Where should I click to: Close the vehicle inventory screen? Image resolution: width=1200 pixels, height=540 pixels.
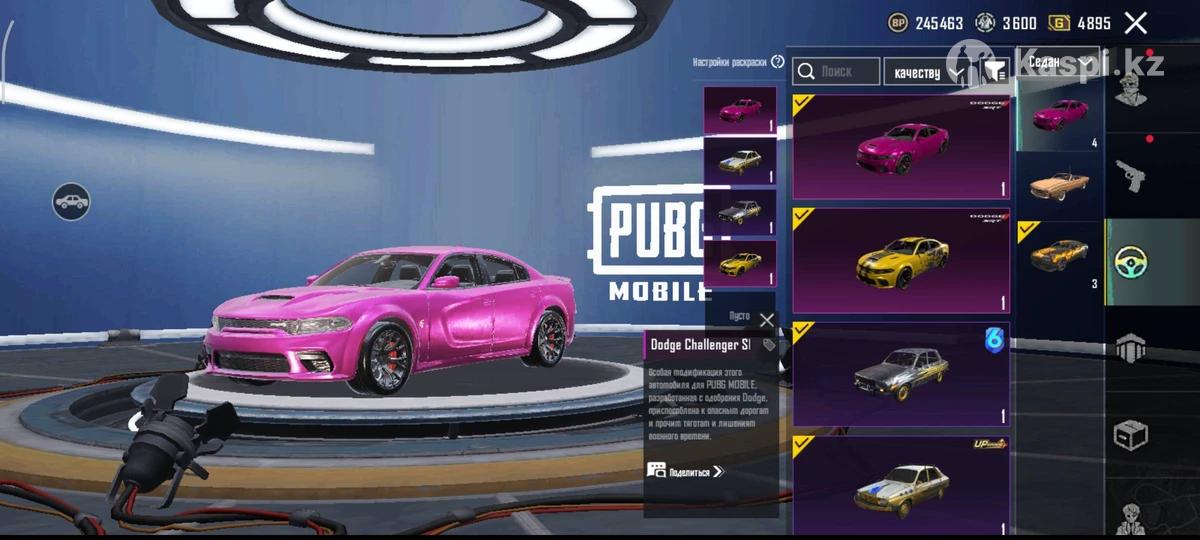click(x=1135, y=23)
